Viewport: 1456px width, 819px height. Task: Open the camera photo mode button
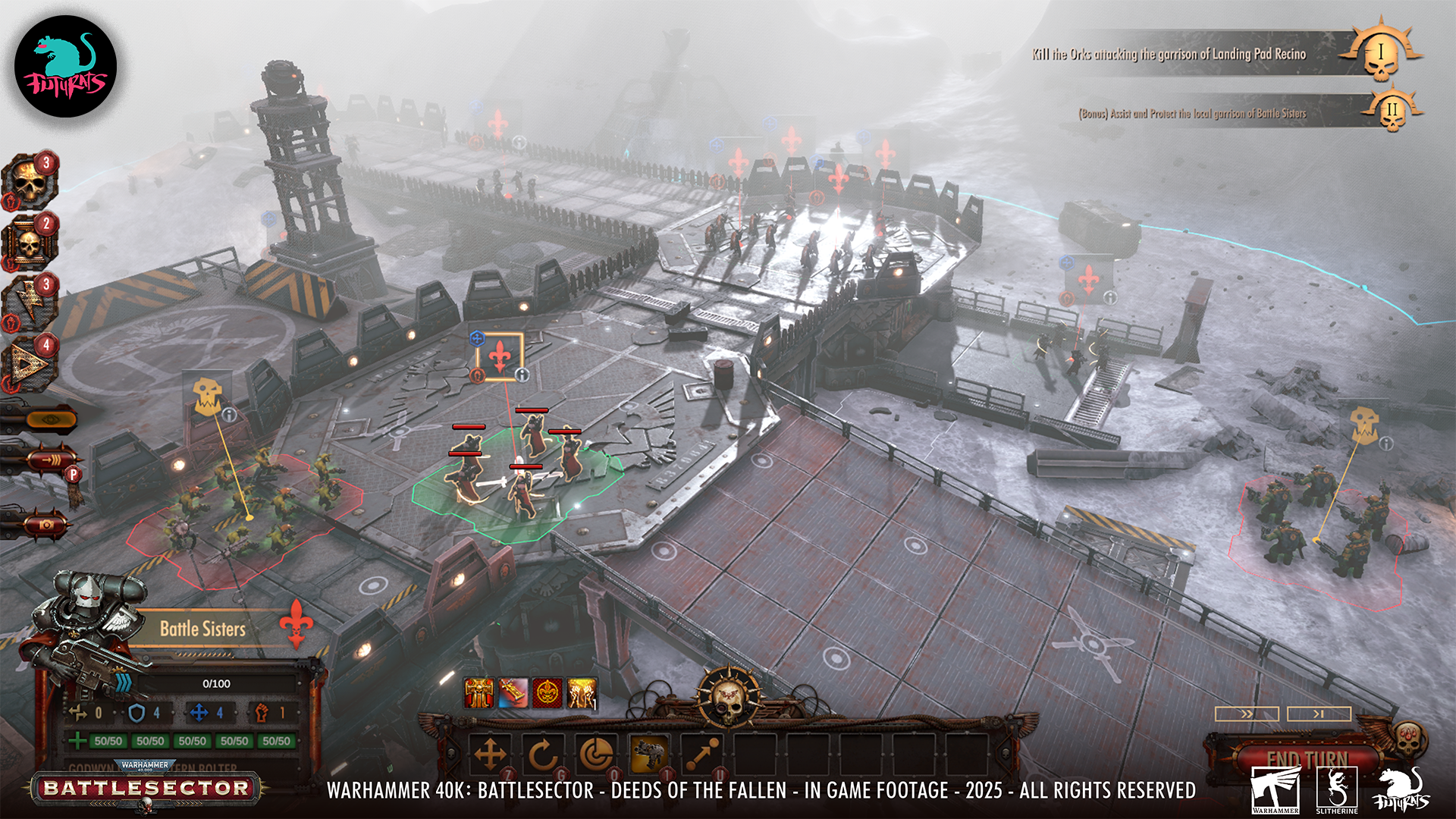[x=45, y=524]
